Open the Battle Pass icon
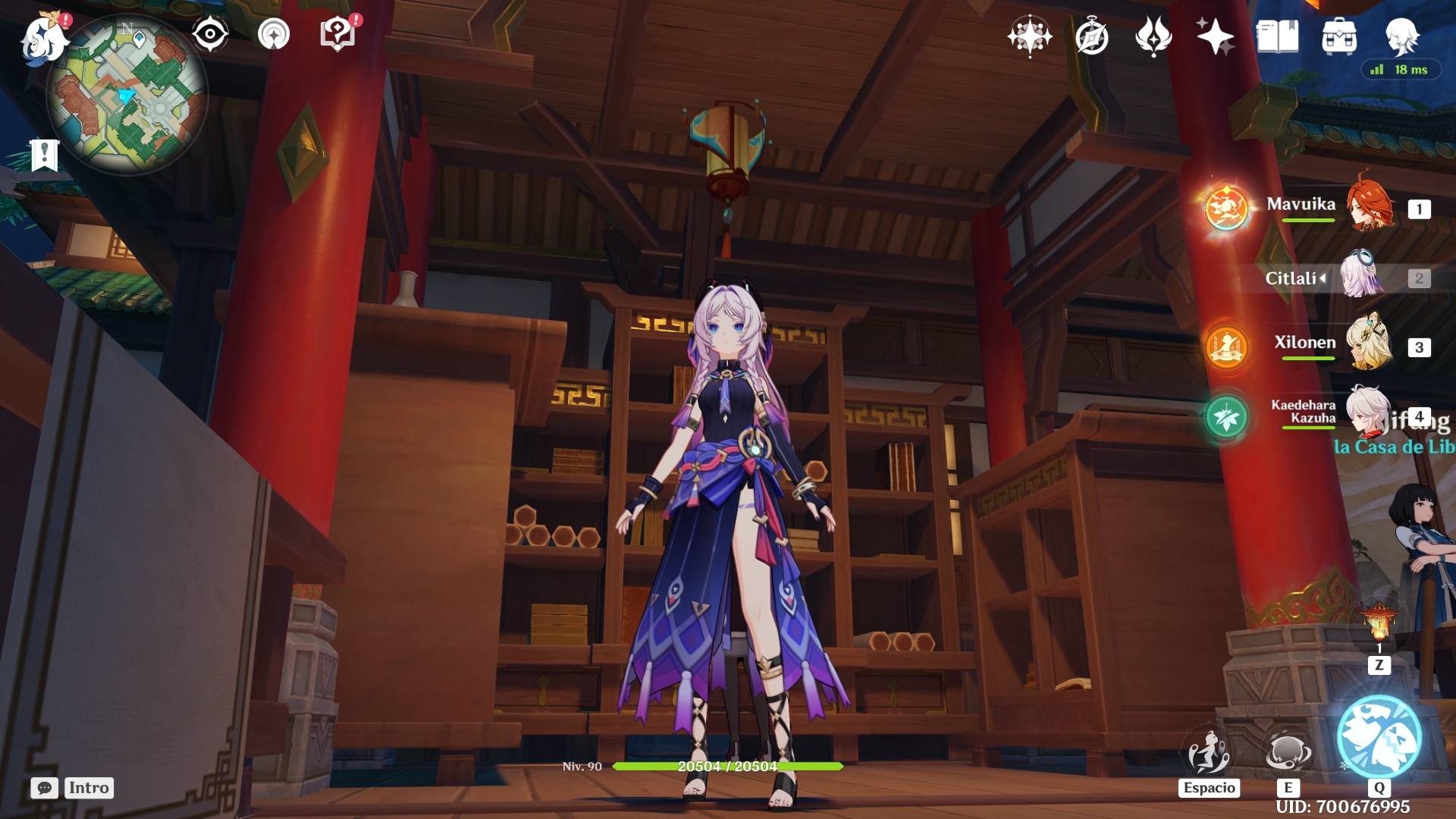This screenshot has width=1456, height=819. click(x=1153, y=36)
